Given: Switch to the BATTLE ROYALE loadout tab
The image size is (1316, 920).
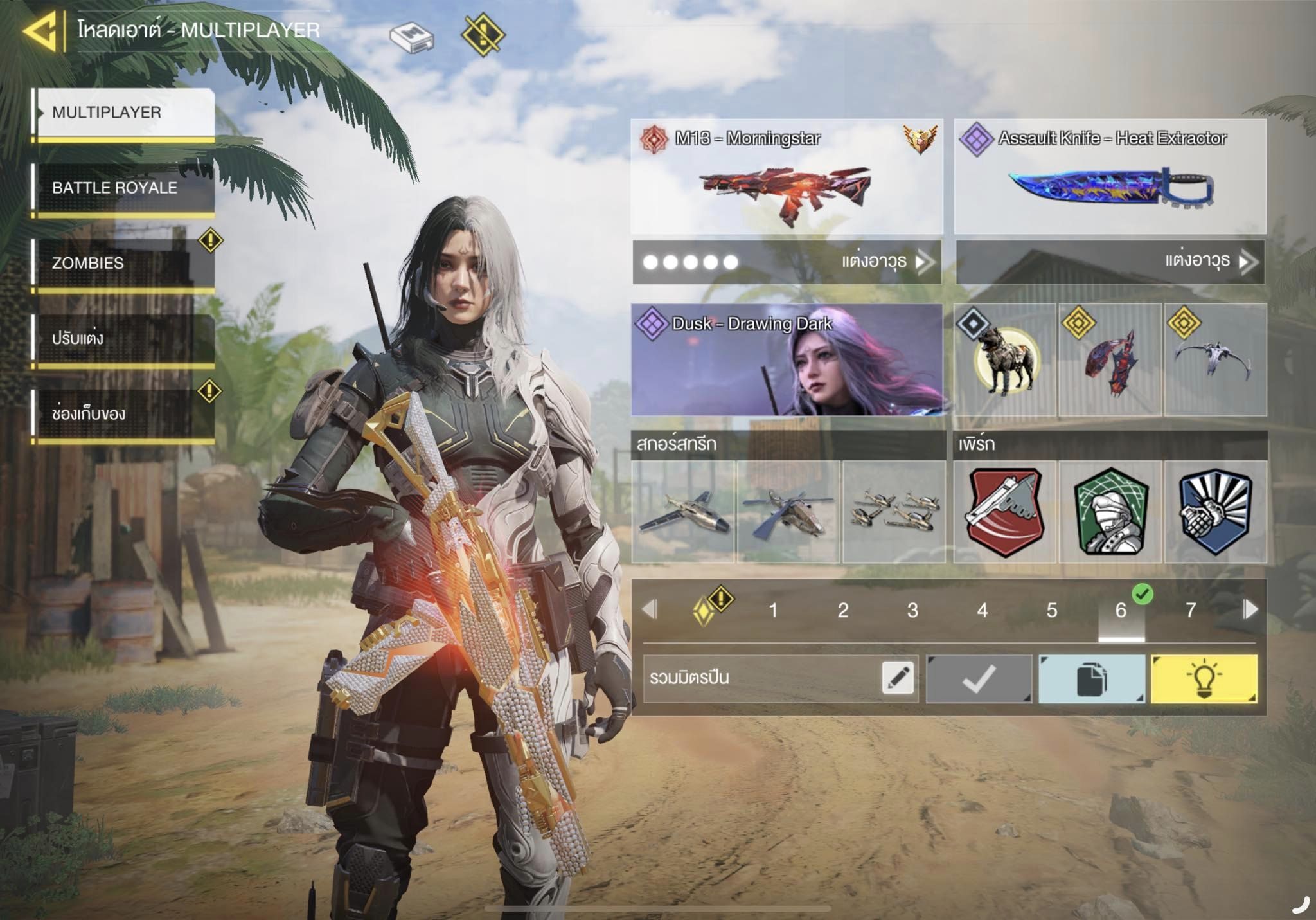Looking at the screenshot, I should (x=124, y=188).
